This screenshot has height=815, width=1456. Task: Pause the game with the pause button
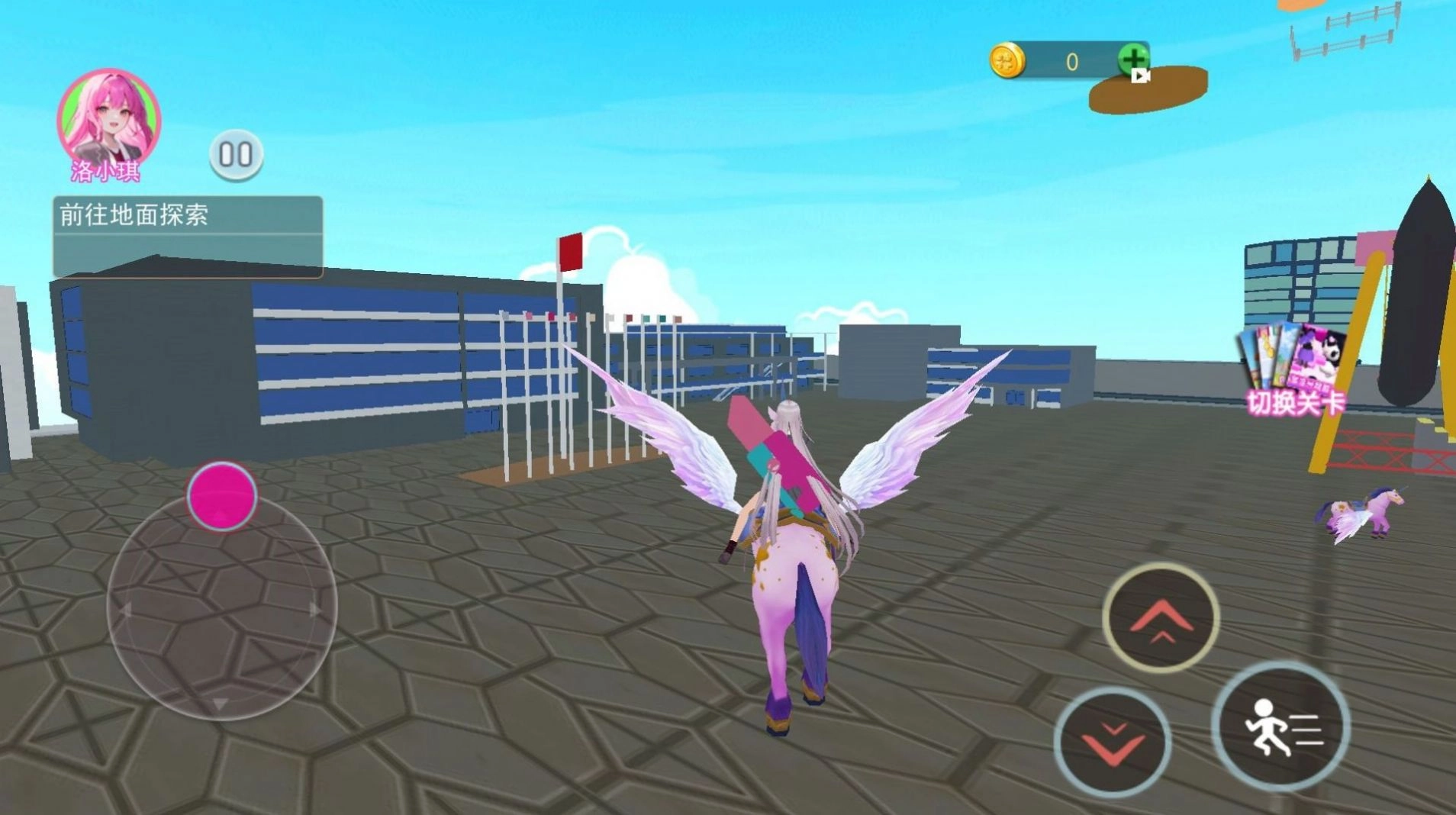click(236, 155)
